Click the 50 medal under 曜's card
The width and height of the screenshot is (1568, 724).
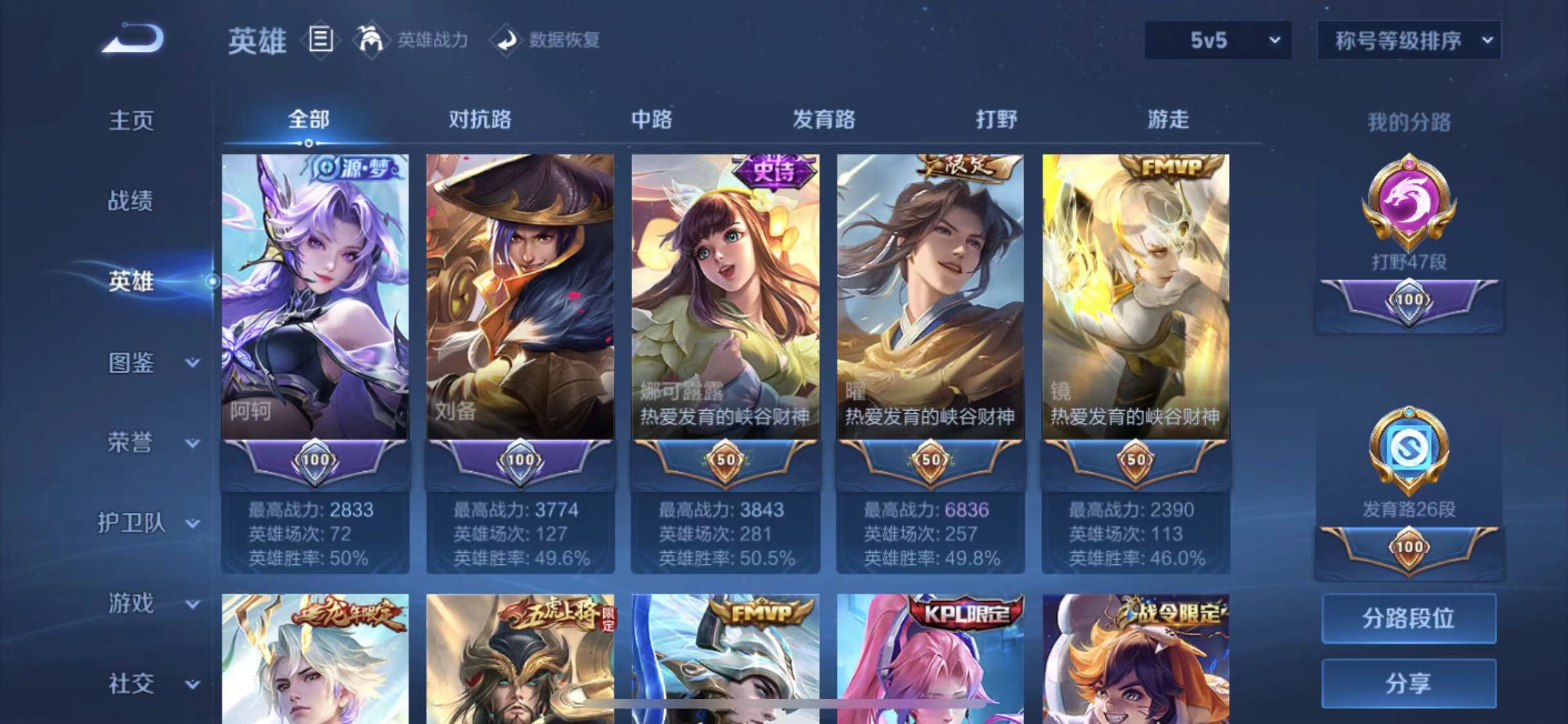click(x=932, y=460)
